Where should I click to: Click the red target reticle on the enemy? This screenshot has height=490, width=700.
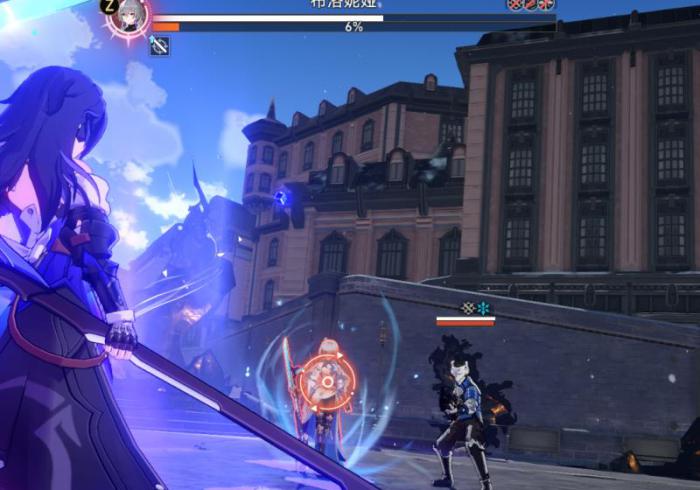[x=326, y=381]
